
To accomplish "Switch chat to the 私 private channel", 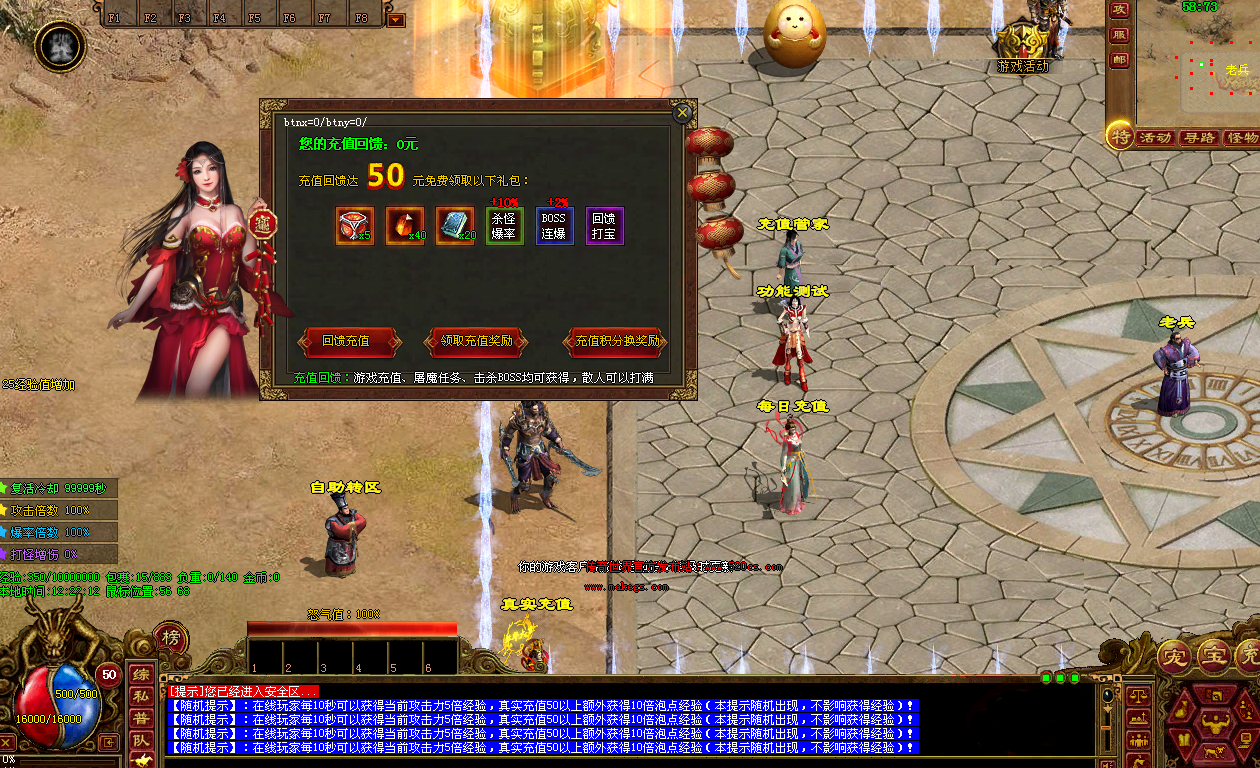I will (141, 696).
